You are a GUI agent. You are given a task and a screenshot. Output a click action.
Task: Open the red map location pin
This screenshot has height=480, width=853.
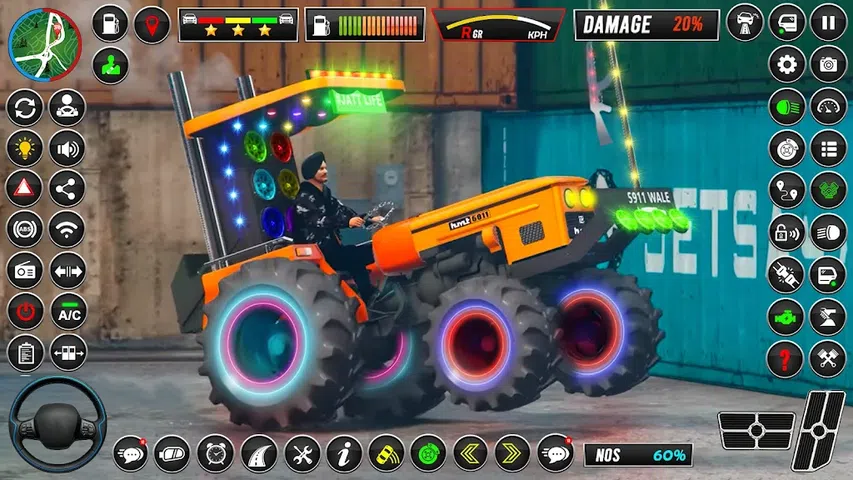coord(152,24)
